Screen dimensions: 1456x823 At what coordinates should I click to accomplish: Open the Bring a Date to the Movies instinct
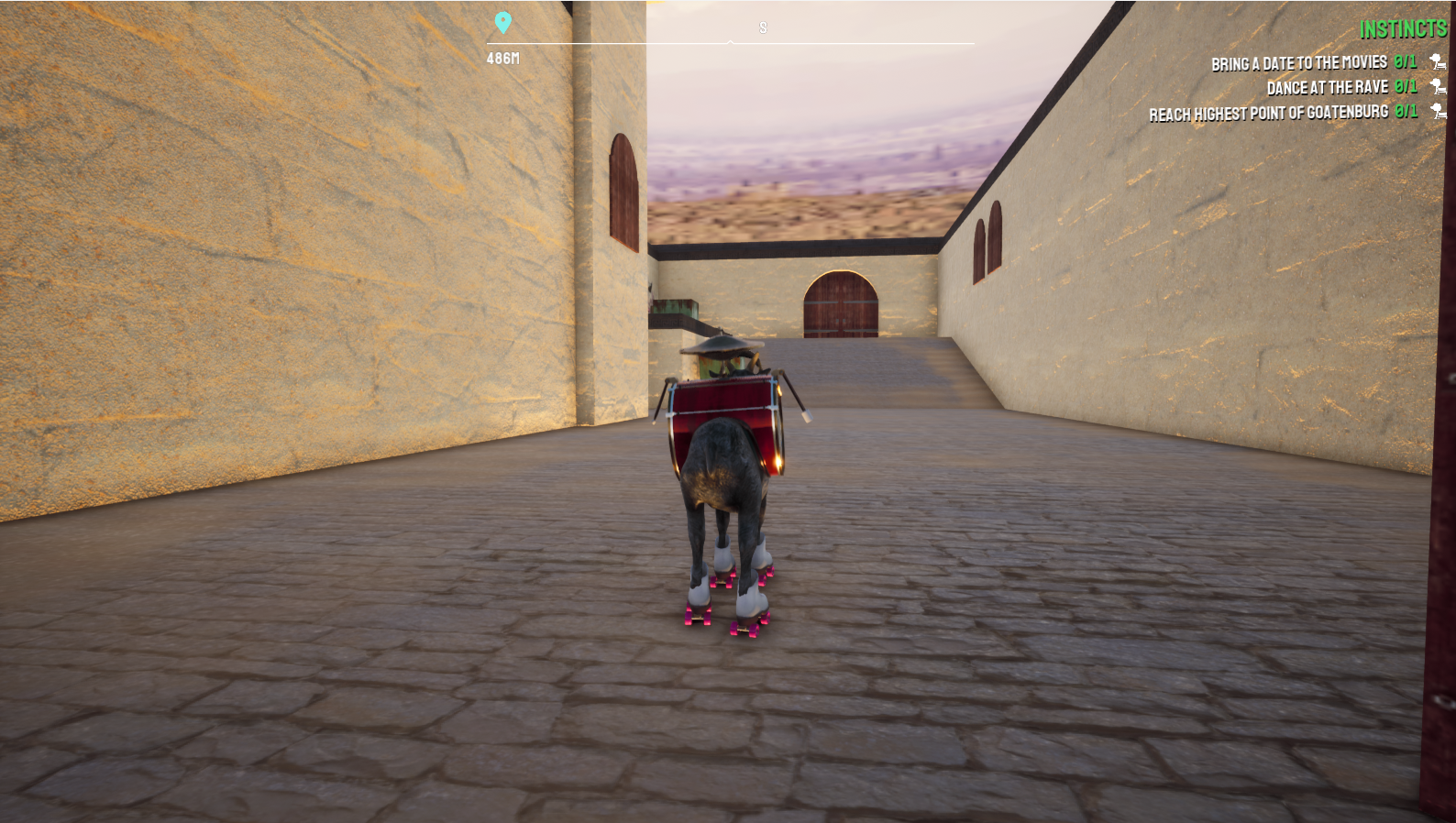coord(1297,63)
